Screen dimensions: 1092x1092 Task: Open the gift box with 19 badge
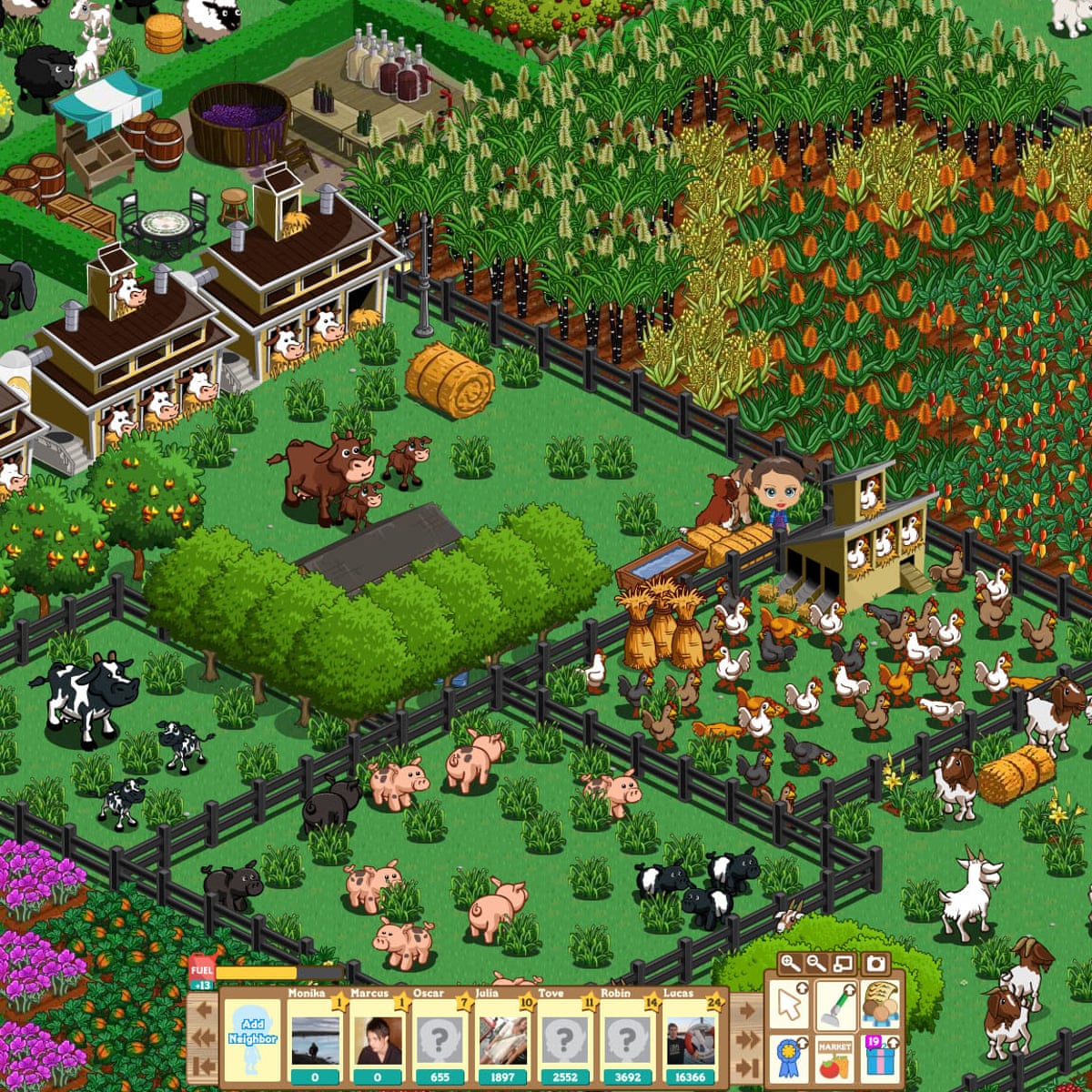pyautogui.click(x=879, y=1058)
